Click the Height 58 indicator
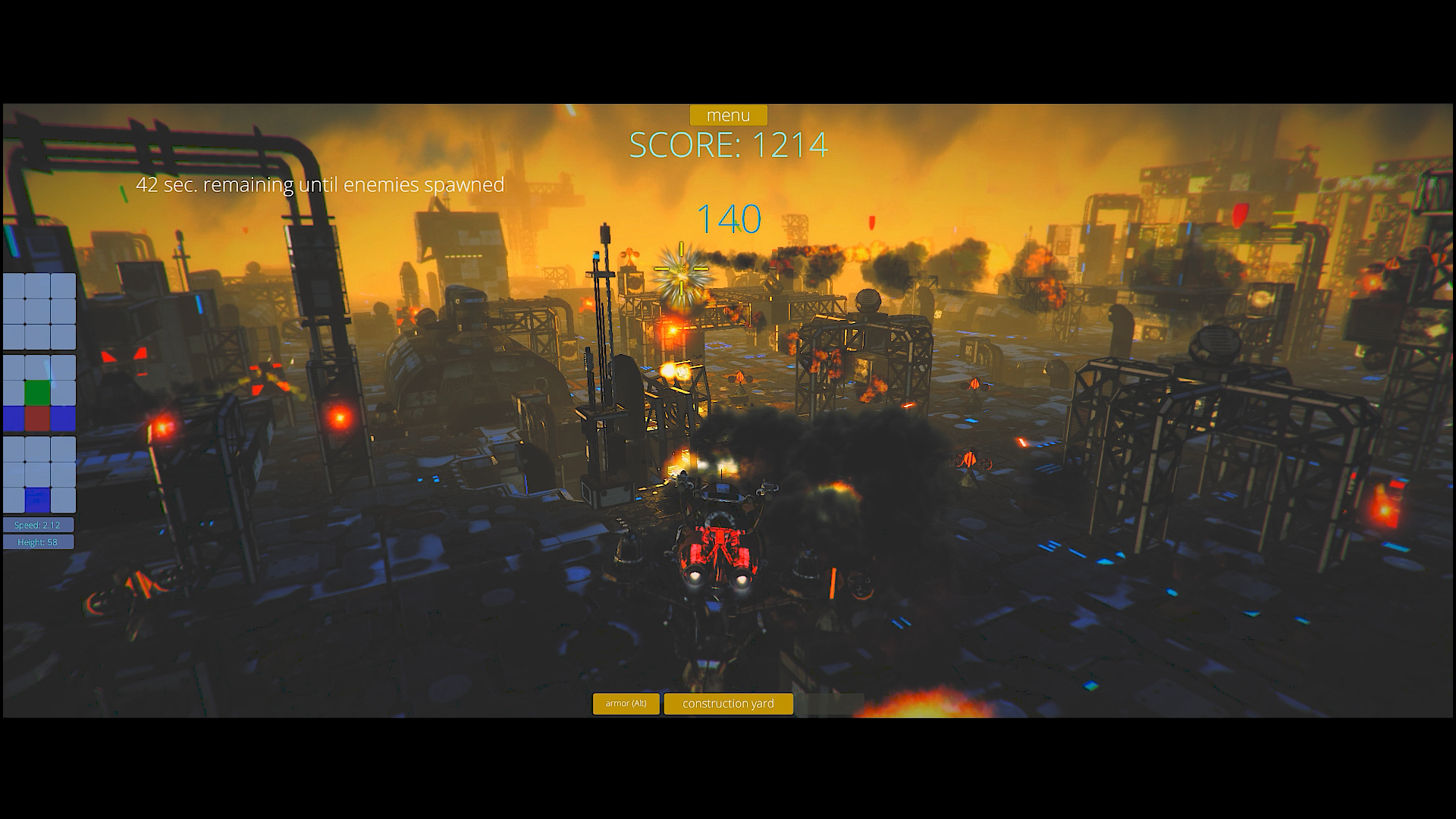This screenshot has width=1456, height=819. [38, 541]
